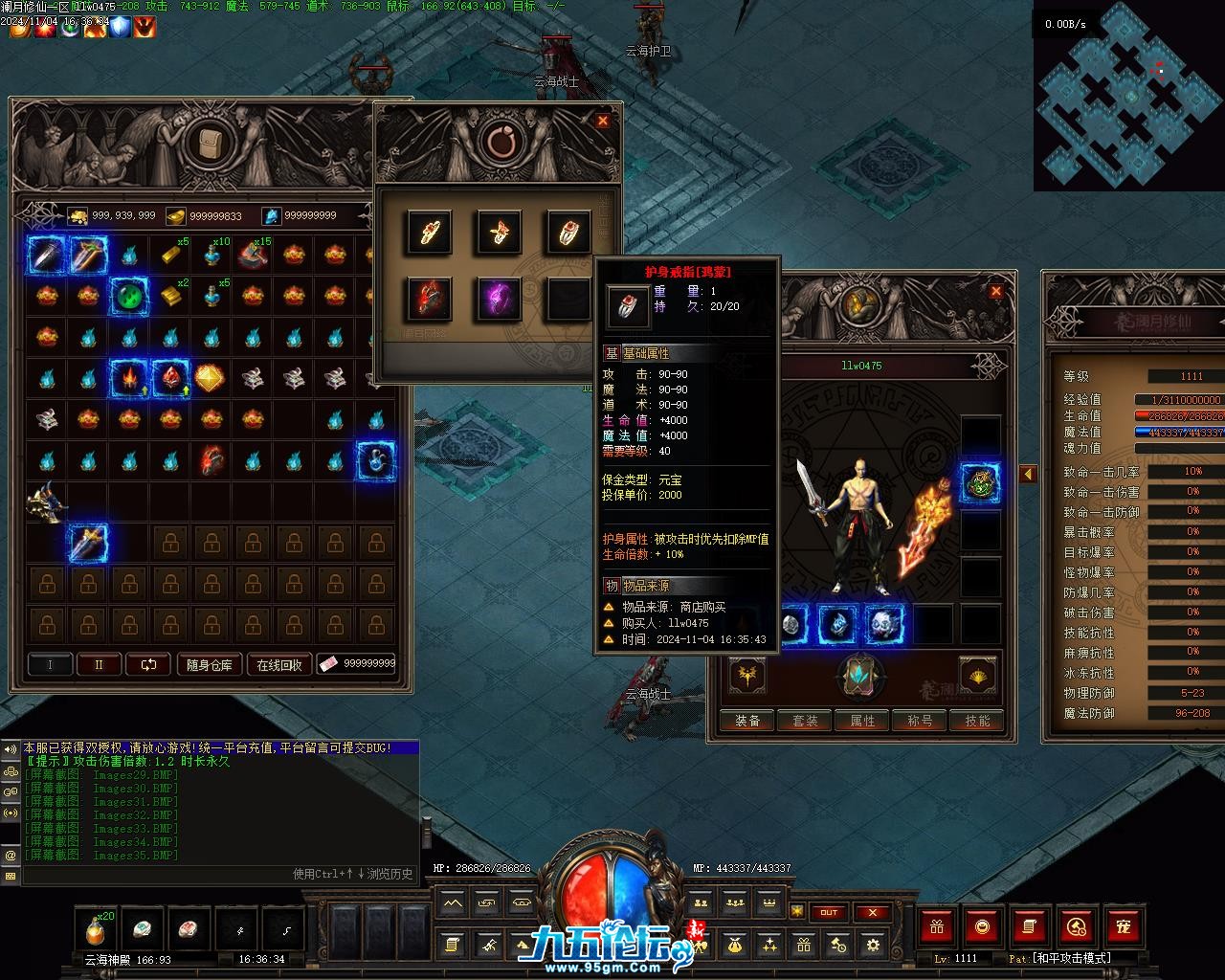
Task: Click the red OUT button
Action: (829, 912)
